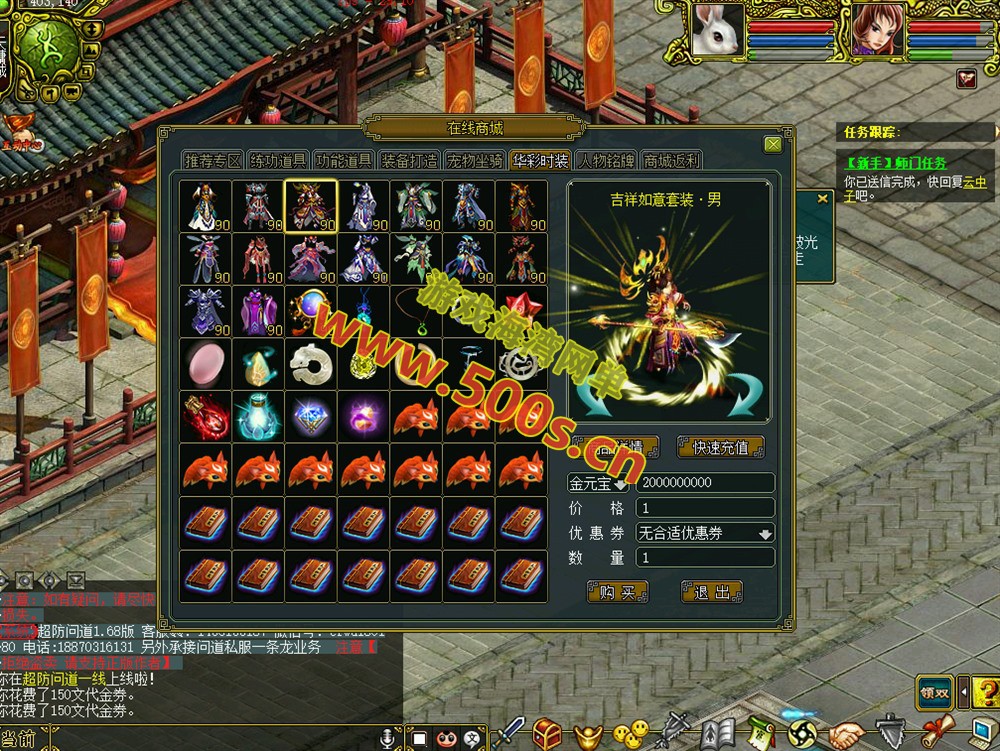Open the treasure chest icon on toolbar

coord(547,734)
